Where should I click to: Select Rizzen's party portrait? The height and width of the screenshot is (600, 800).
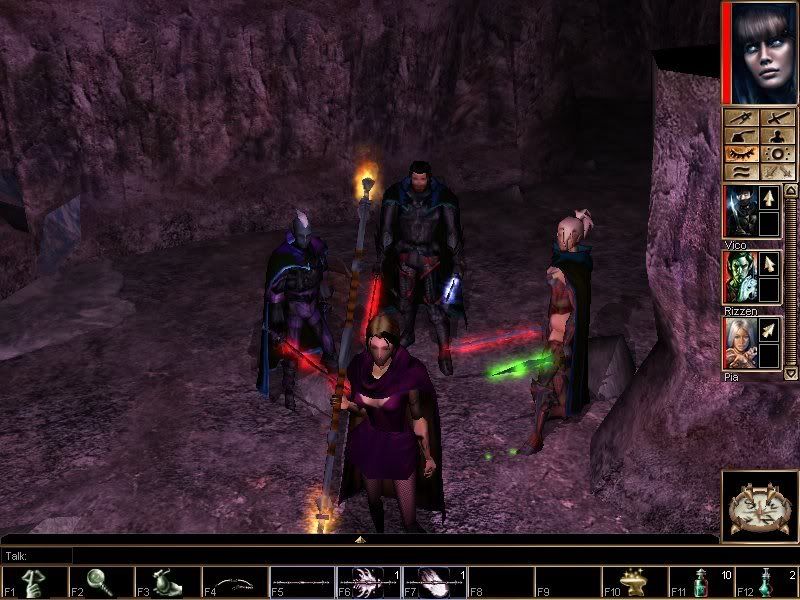coord(741,277)
